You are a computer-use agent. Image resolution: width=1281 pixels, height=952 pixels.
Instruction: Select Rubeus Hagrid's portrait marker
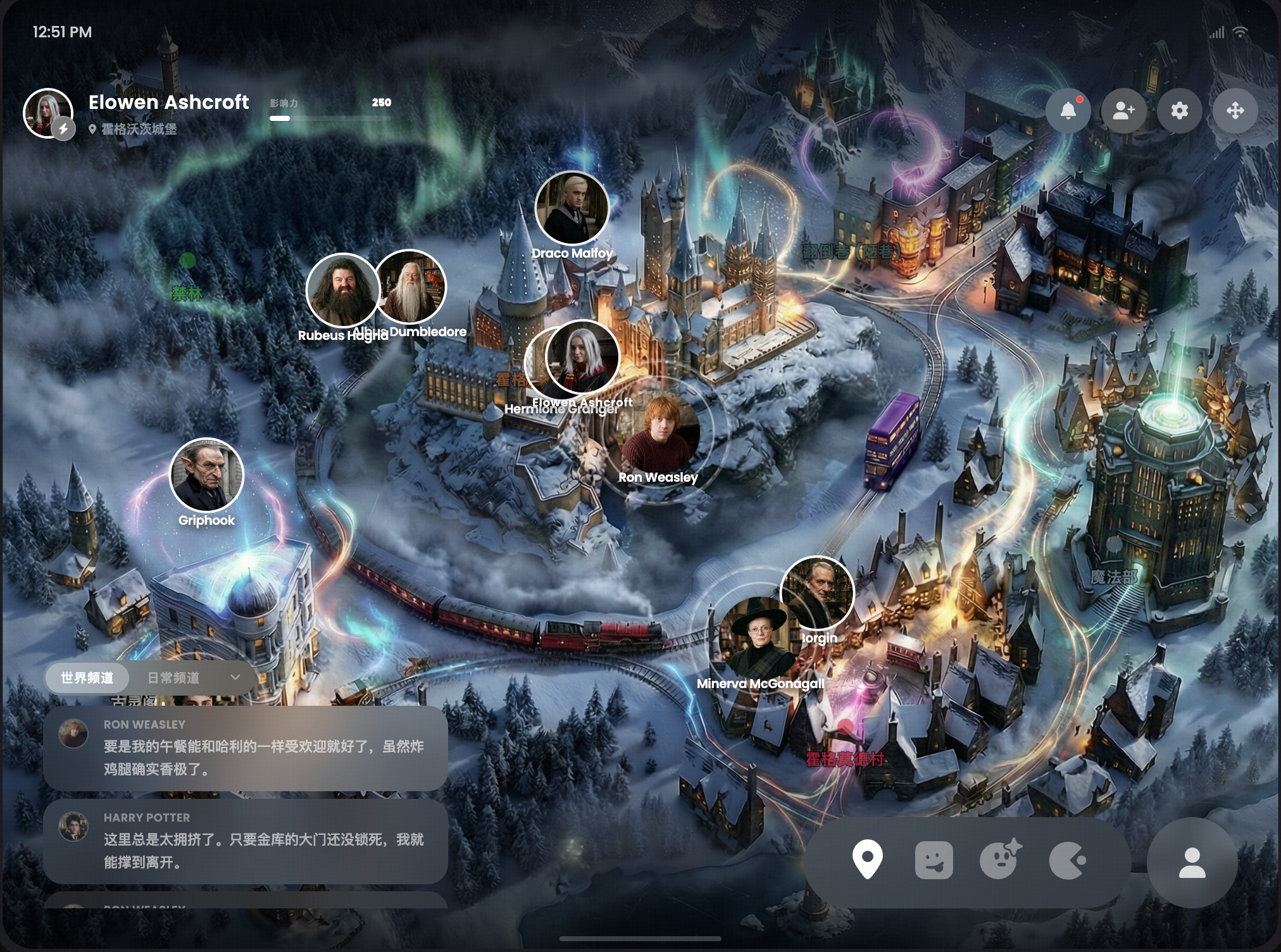[342, 291]
